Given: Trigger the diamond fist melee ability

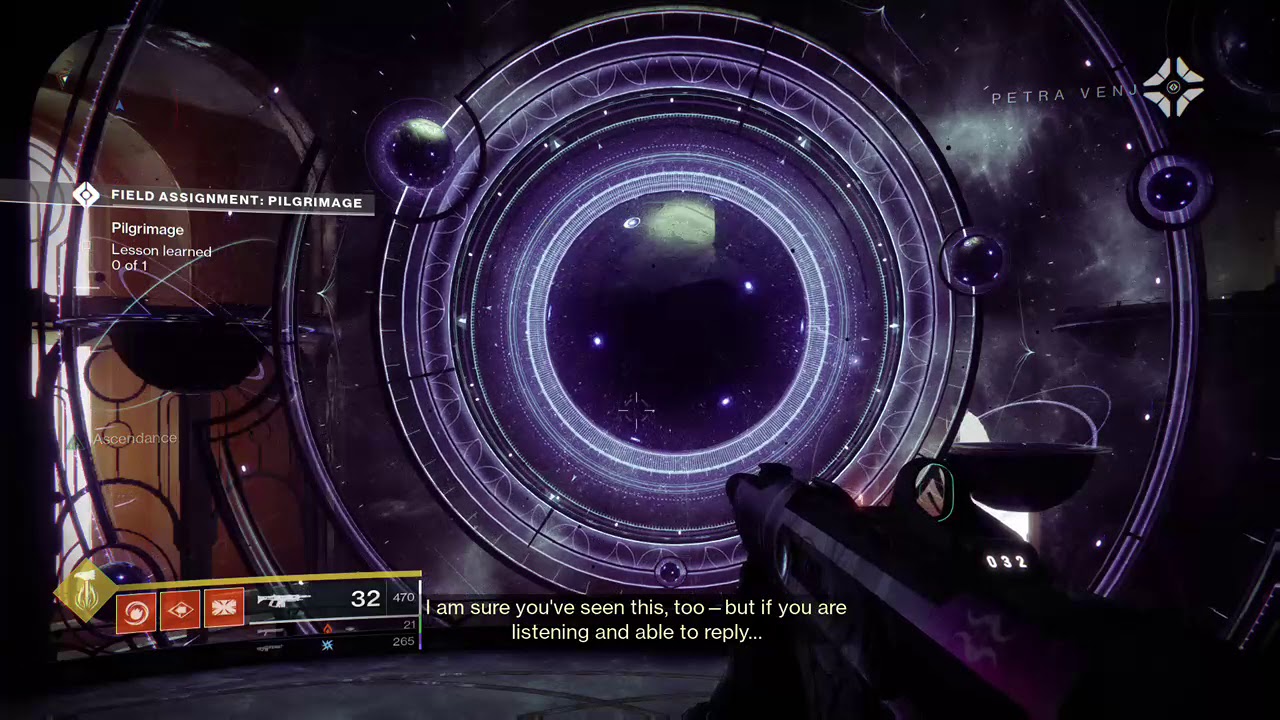Looking at the screenshot, I should [180, 610].
